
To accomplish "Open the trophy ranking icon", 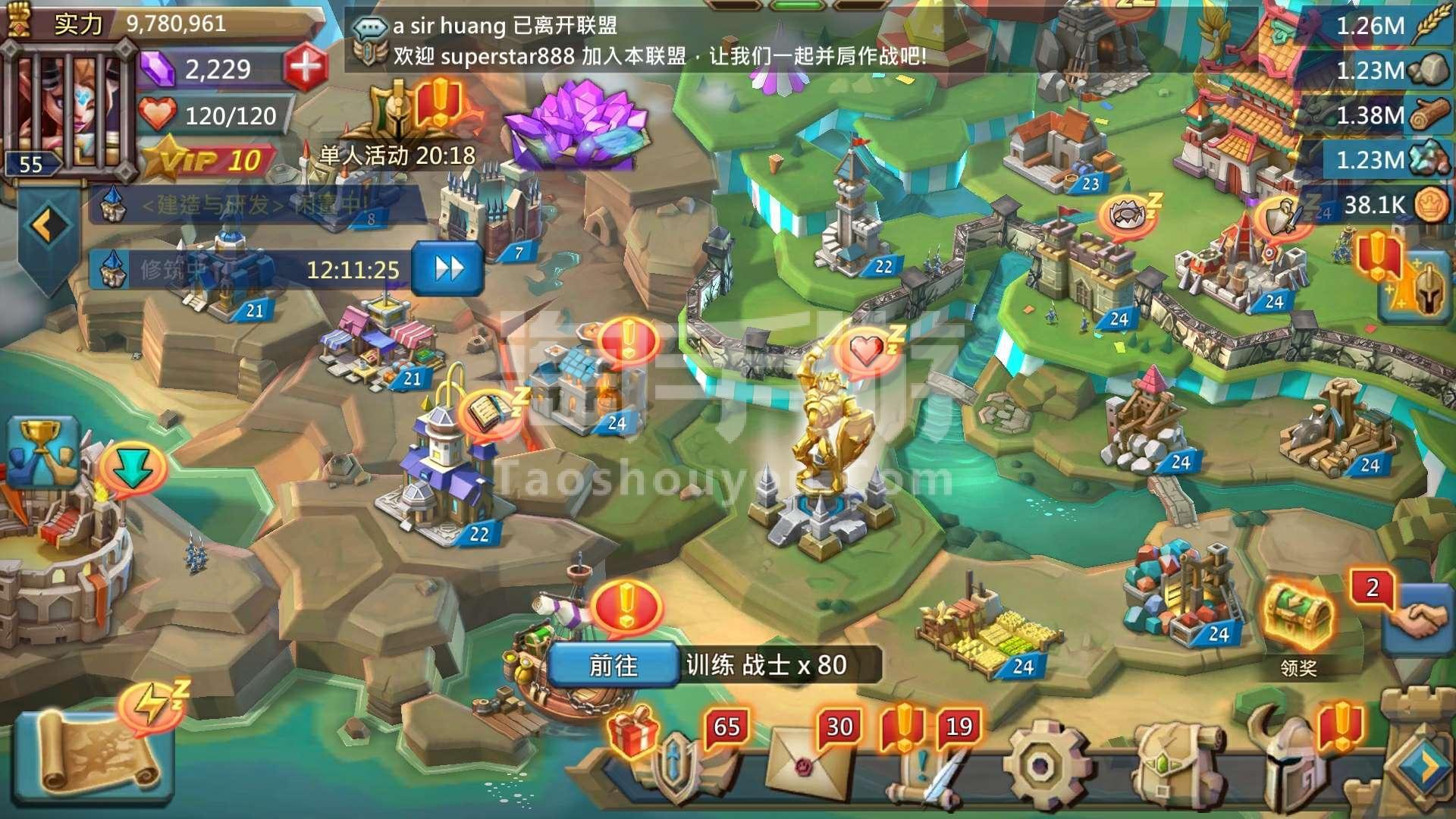I will 44,453.
